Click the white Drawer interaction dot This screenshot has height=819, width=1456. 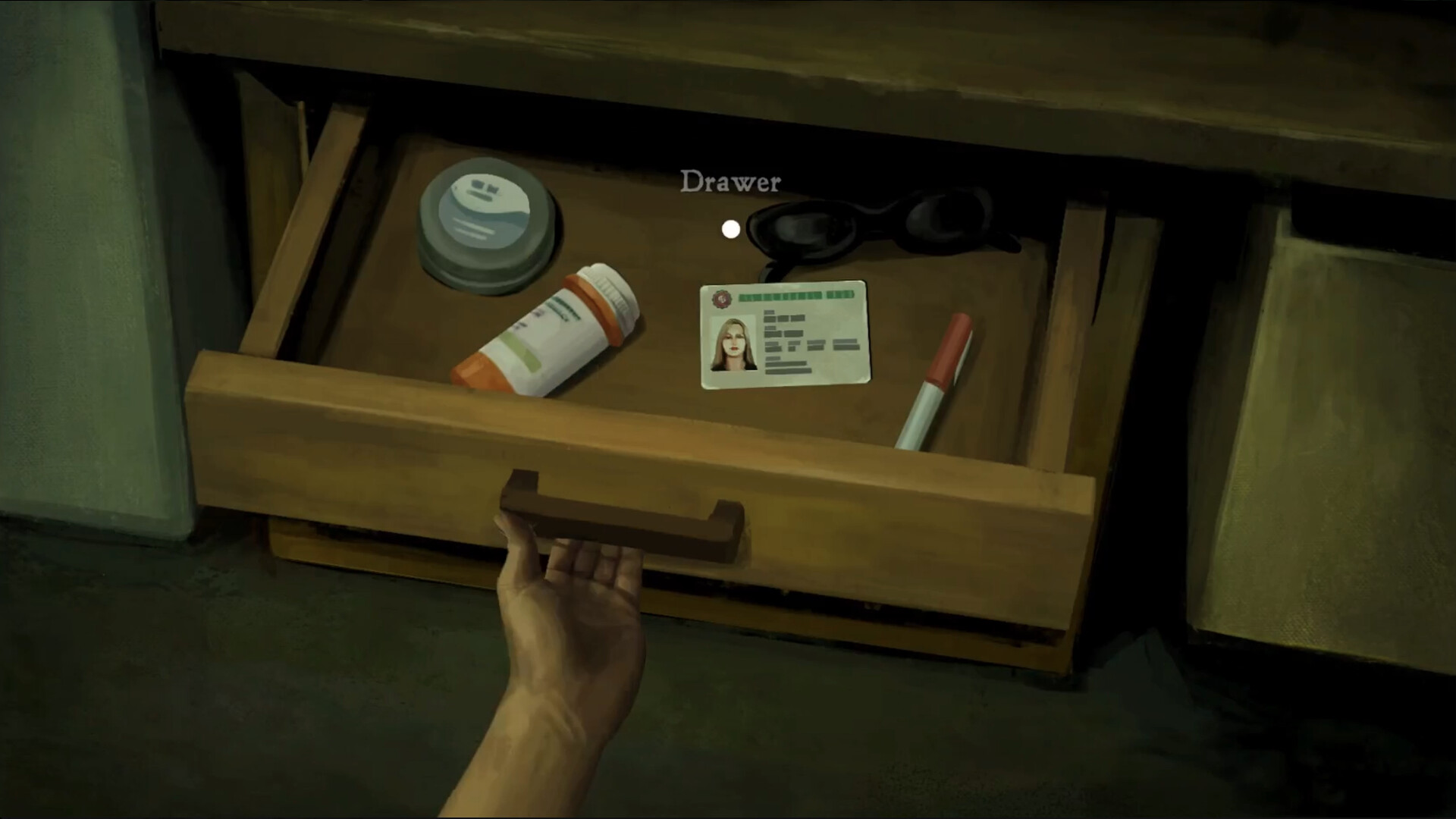coord(730,229)
